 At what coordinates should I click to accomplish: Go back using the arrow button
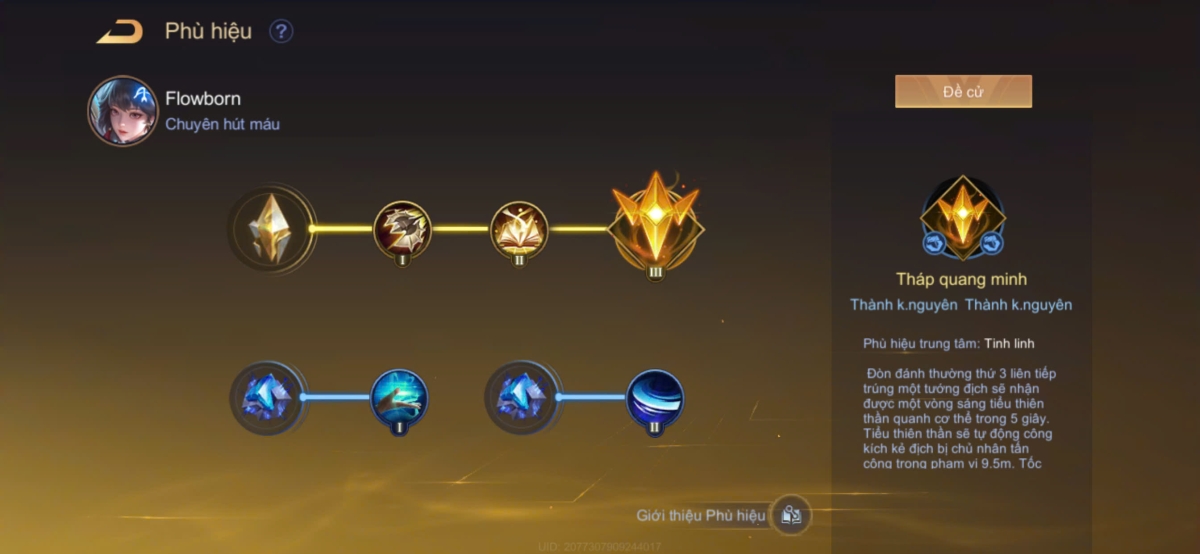click(119, 32)
